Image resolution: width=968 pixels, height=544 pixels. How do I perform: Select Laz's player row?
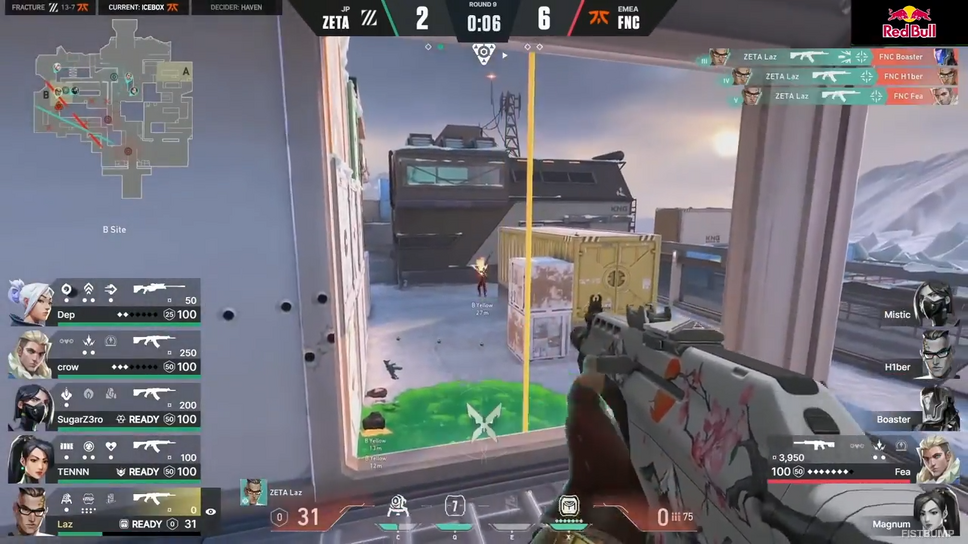click(x=104, y=511)
